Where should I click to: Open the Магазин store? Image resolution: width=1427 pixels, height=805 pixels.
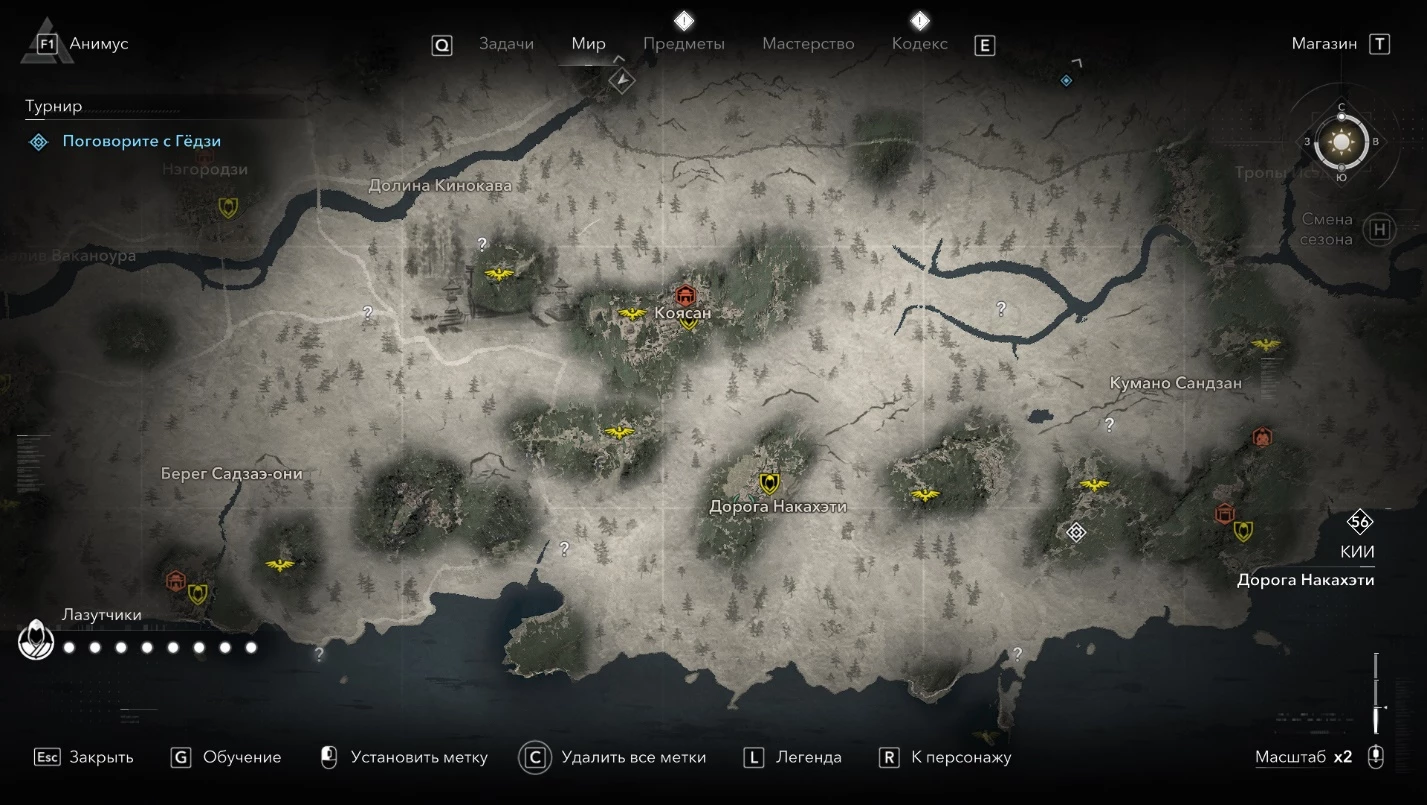pos(1324,44)
